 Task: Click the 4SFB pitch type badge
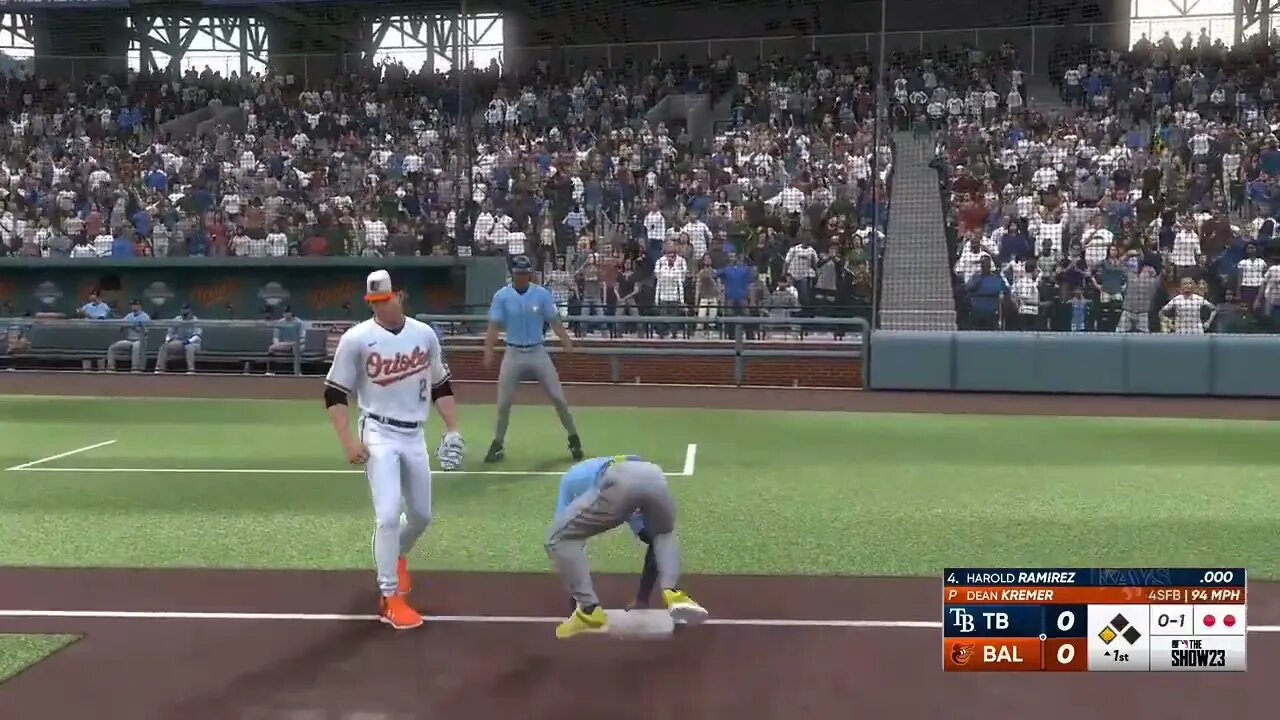click(x=1165, y=595)
